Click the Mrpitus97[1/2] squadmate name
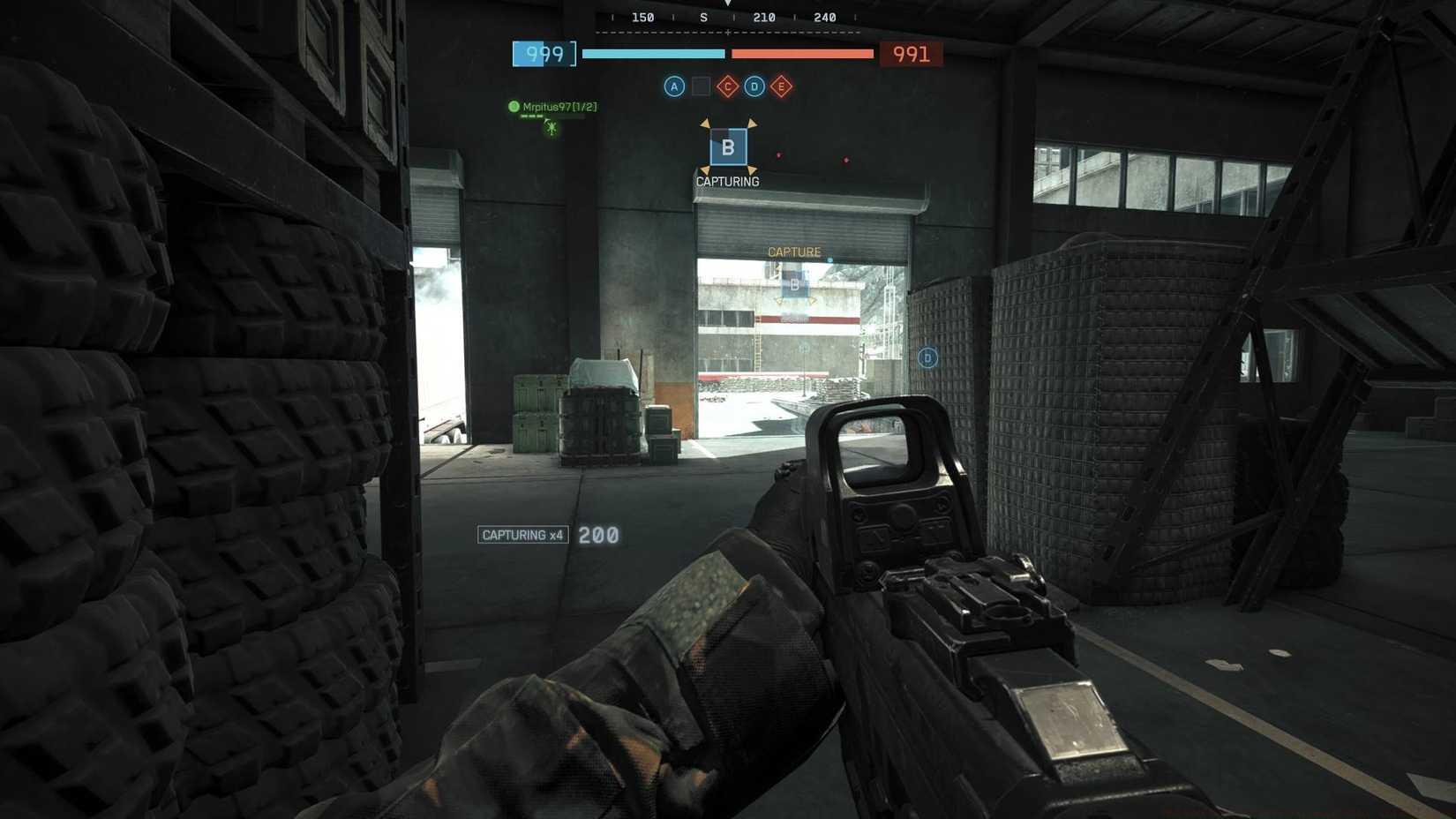The width and height of the screenshot is (1456, 819). (559, 106)
